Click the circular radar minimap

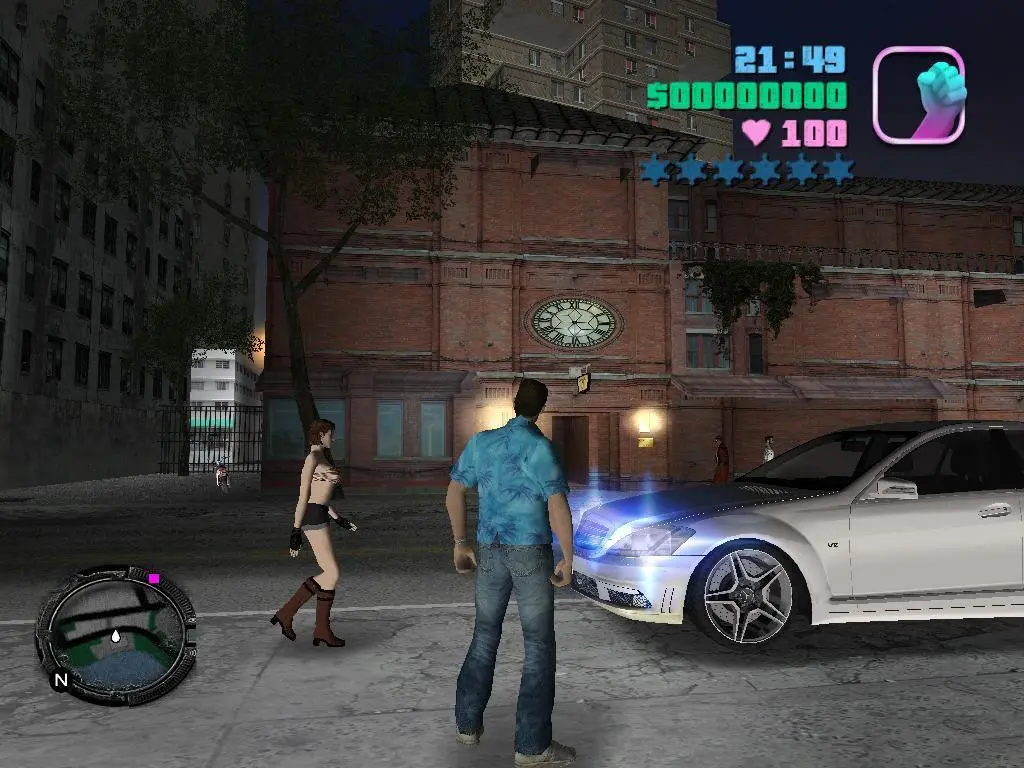click(x=116, y=634)
